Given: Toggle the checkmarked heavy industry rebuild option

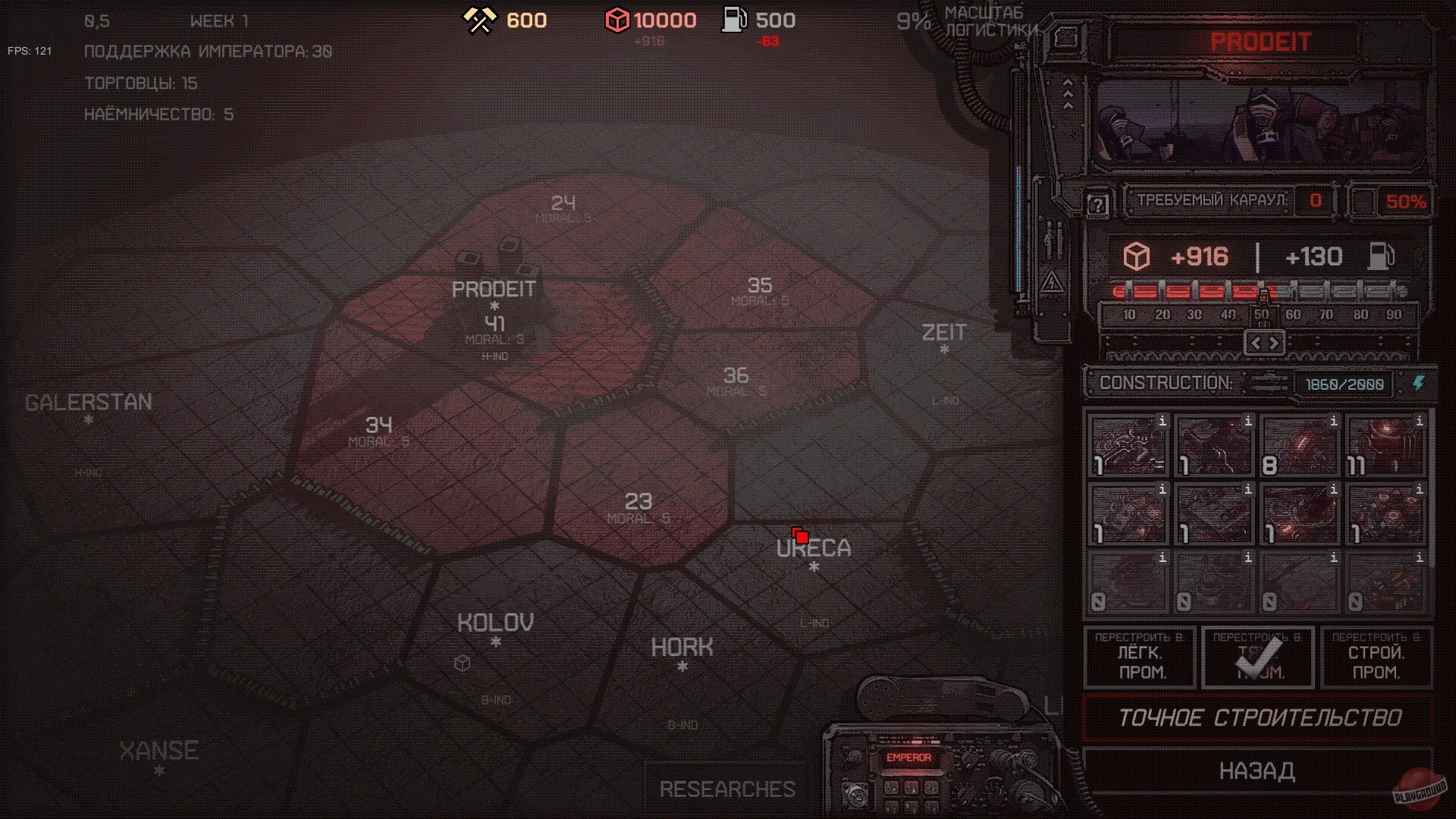Looking at the screenshot, I should 1259,657.
